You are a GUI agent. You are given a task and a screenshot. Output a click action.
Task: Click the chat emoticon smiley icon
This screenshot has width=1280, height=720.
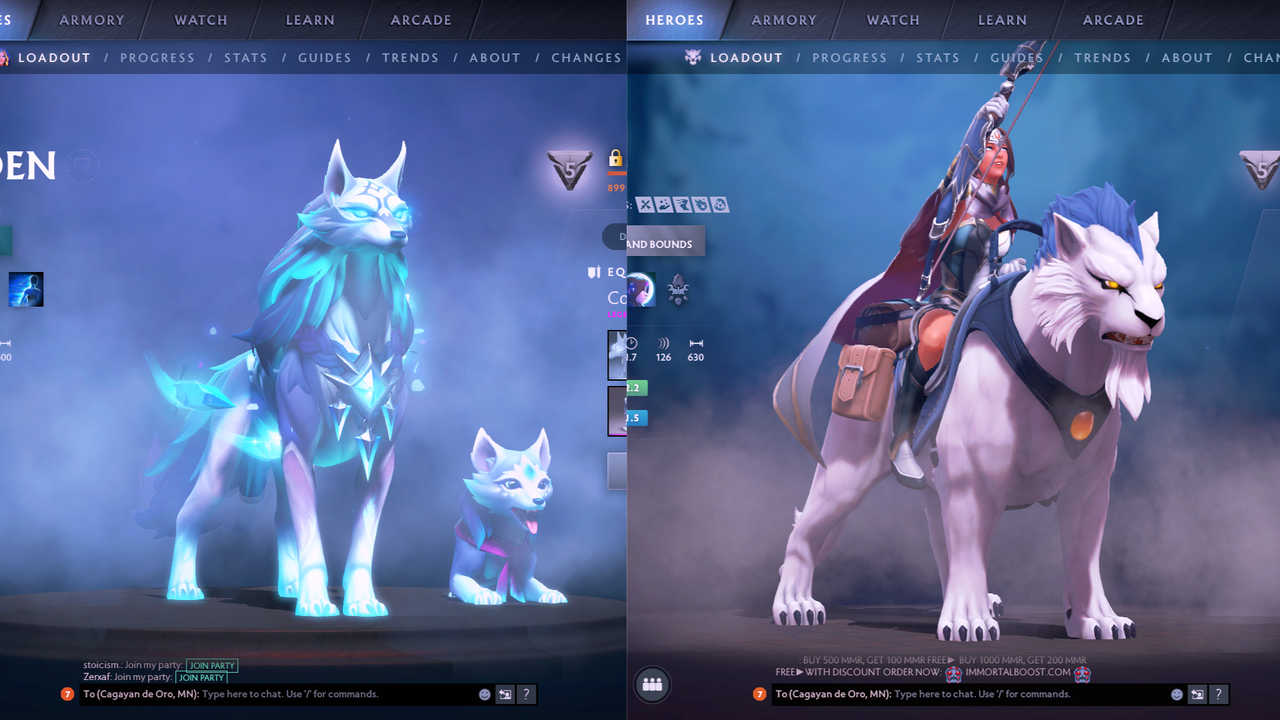tap(1177, 693)
